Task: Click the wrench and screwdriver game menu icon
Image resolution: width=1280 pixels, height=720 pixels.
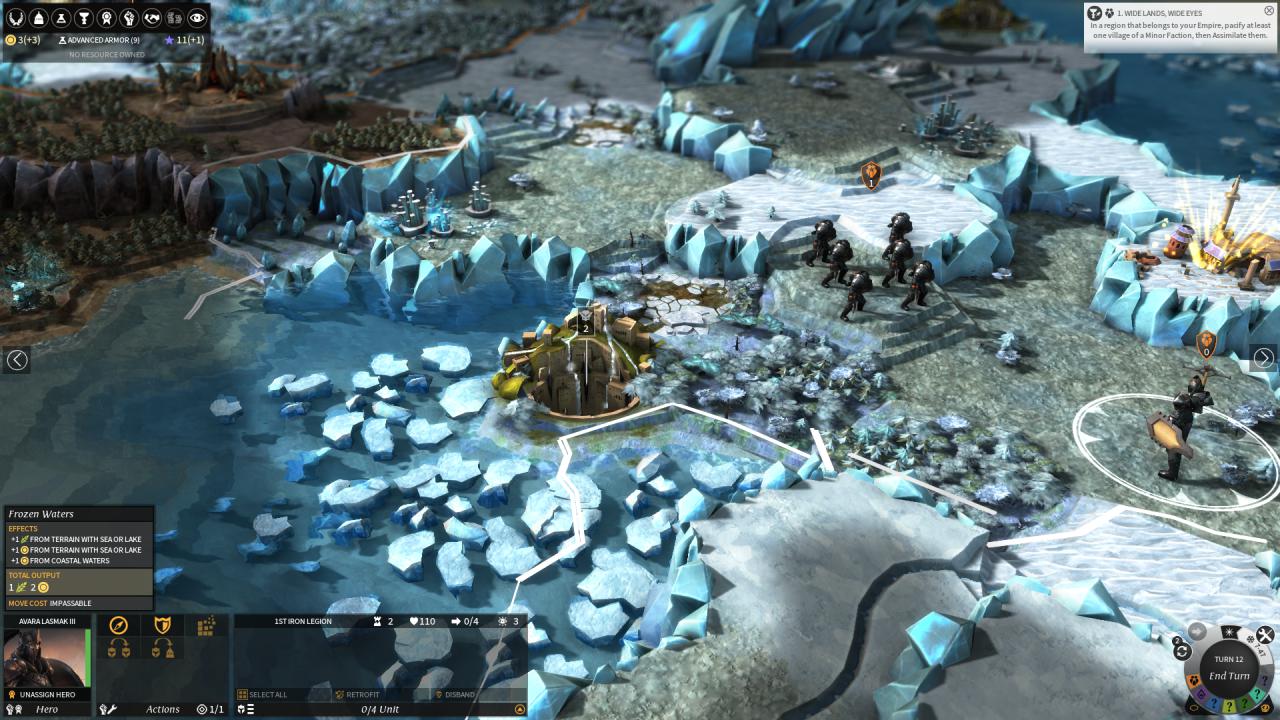Action: pyautogui.click(x=1265, y=634)
